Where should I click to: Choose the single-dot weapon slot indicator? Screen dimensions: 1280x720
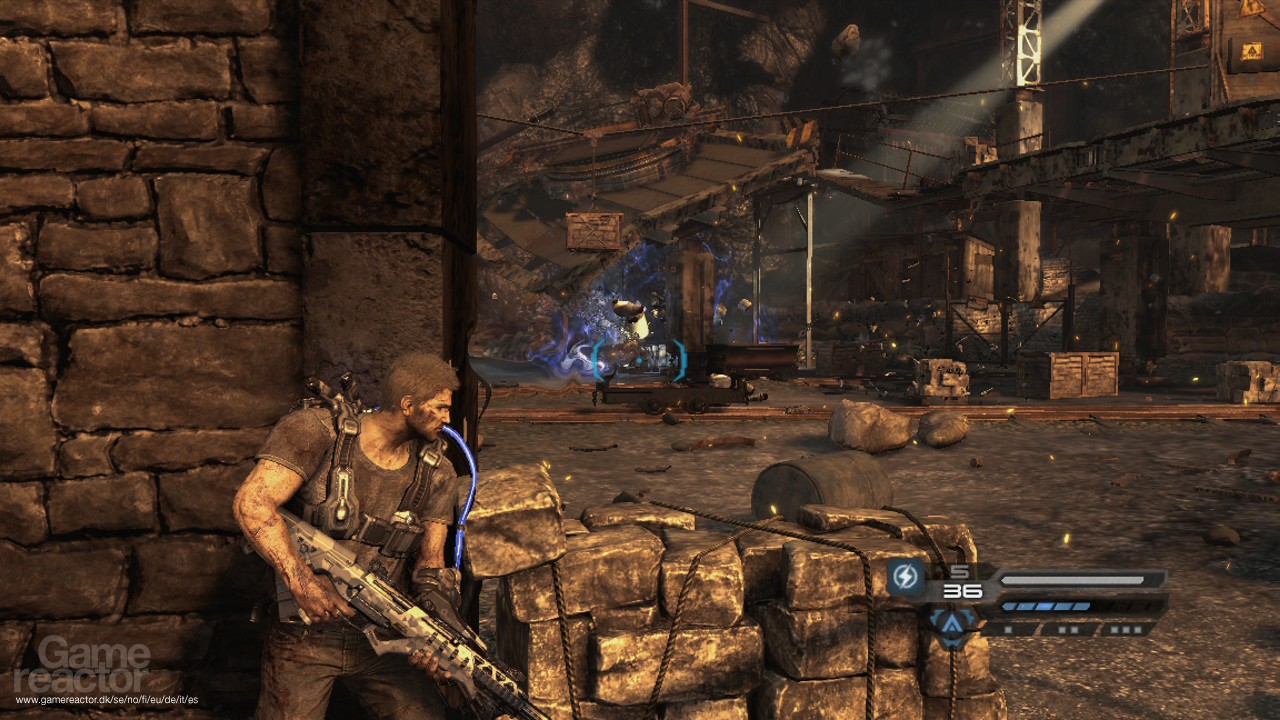1006,630
